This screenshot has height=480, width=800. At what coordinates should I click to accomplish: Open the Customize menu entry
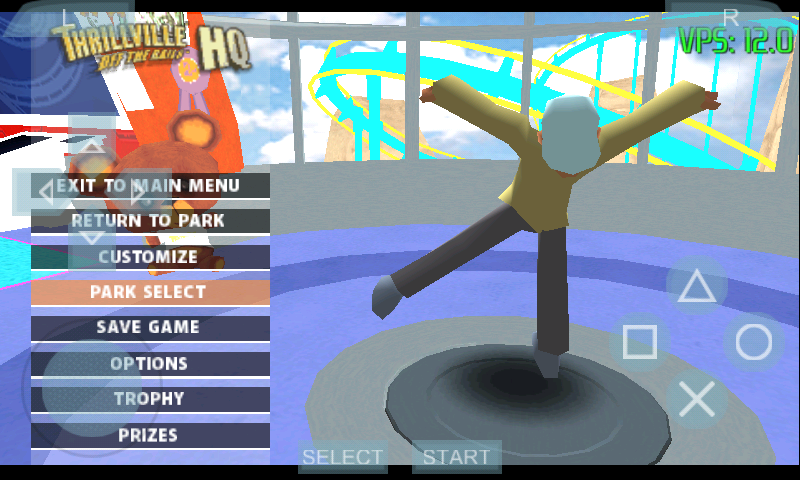coord(150,257)
